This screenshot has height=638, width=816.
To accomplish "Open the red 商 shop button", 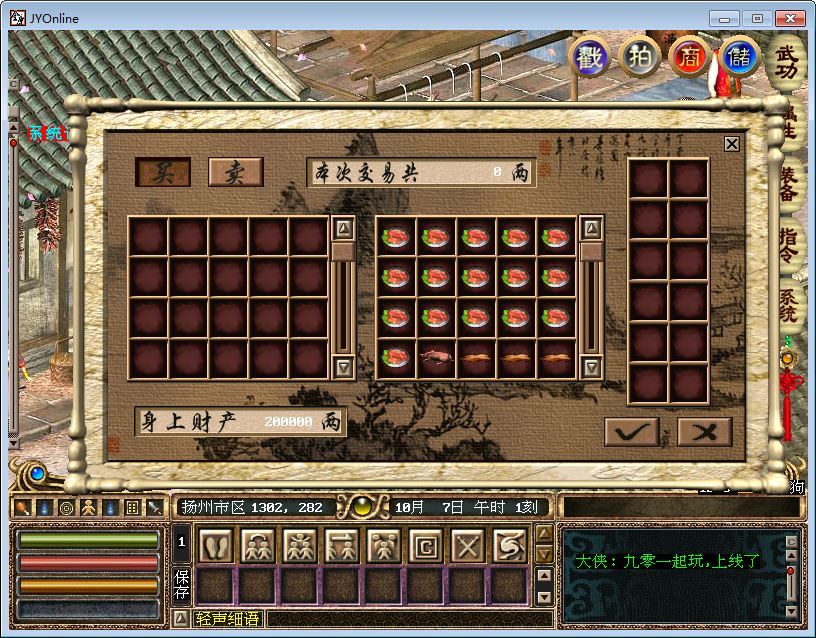I will 689,56.
